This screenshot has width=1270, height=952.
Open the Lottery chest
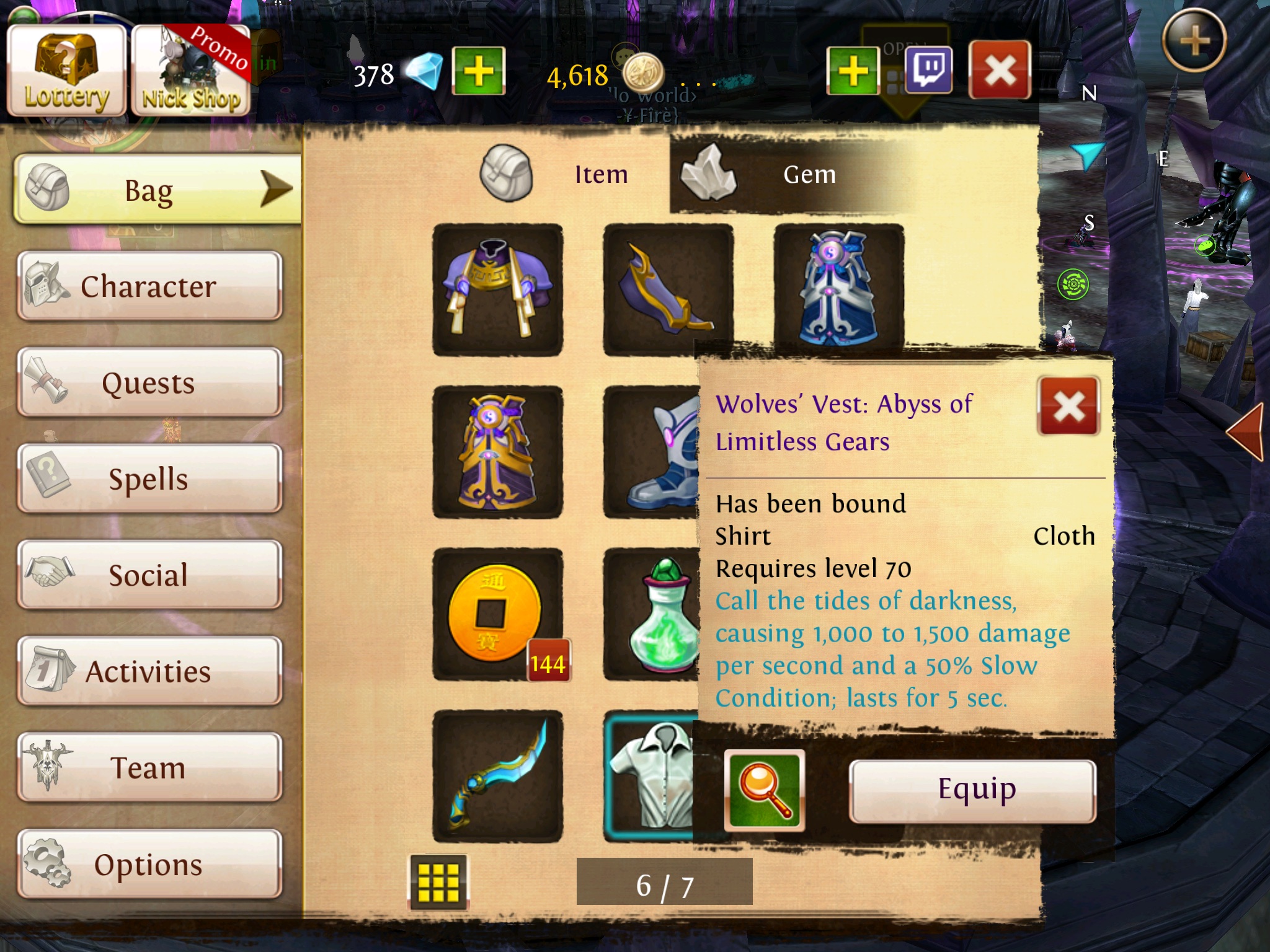coord(66,73)
